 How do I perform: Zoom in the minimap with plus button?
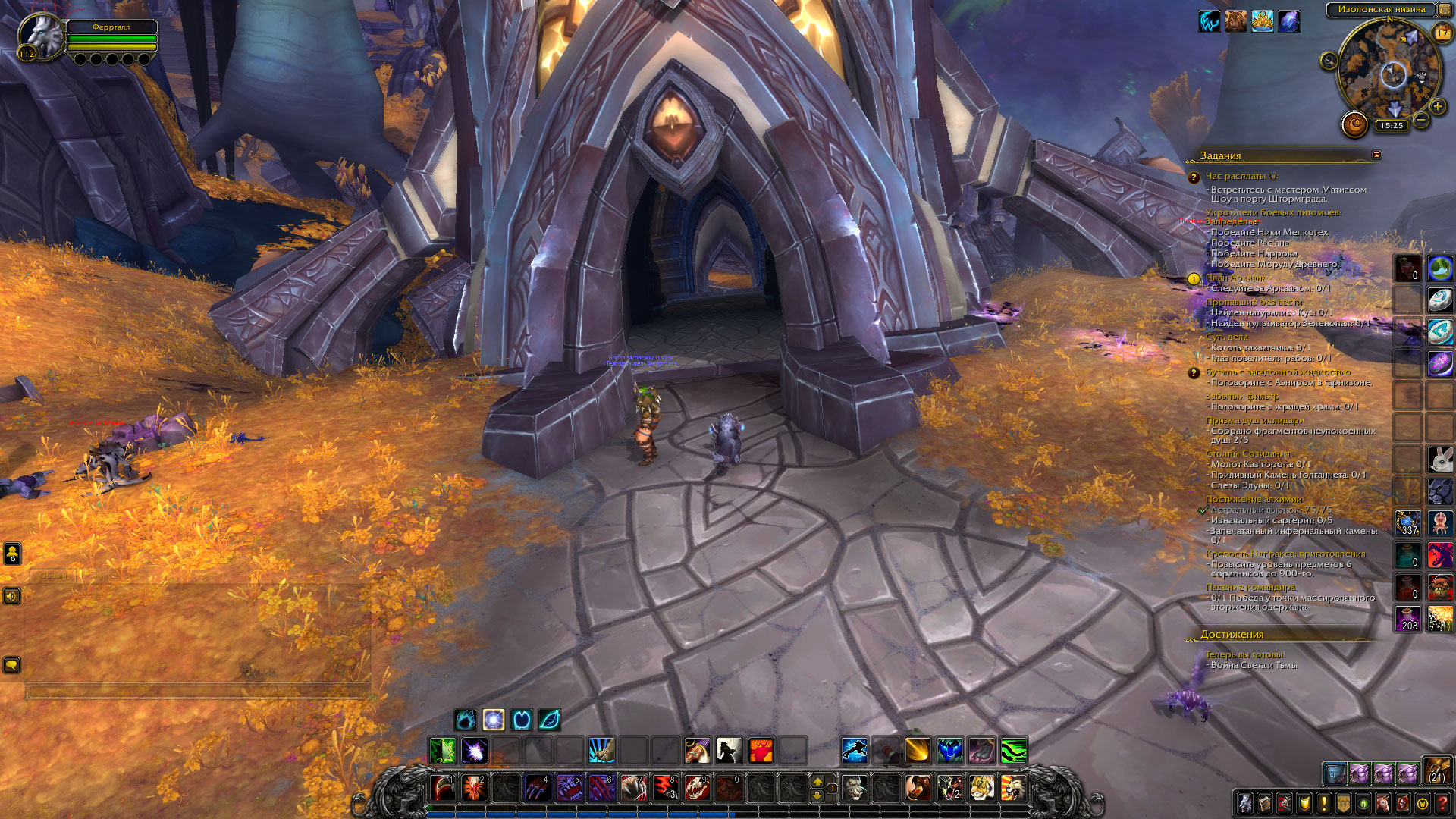(1437, 106)
